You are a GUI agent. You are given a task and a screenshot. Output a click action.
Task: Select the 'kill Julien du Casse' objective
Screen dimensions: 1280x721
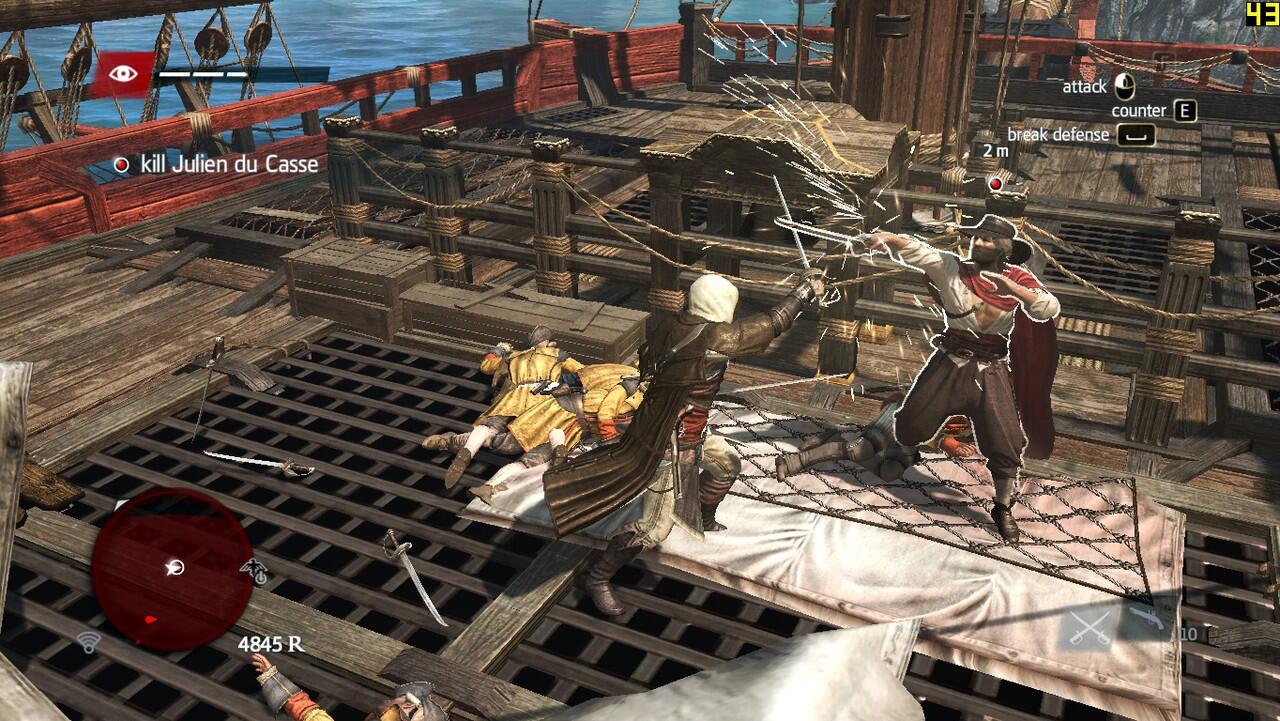click(x=217, y=164)
